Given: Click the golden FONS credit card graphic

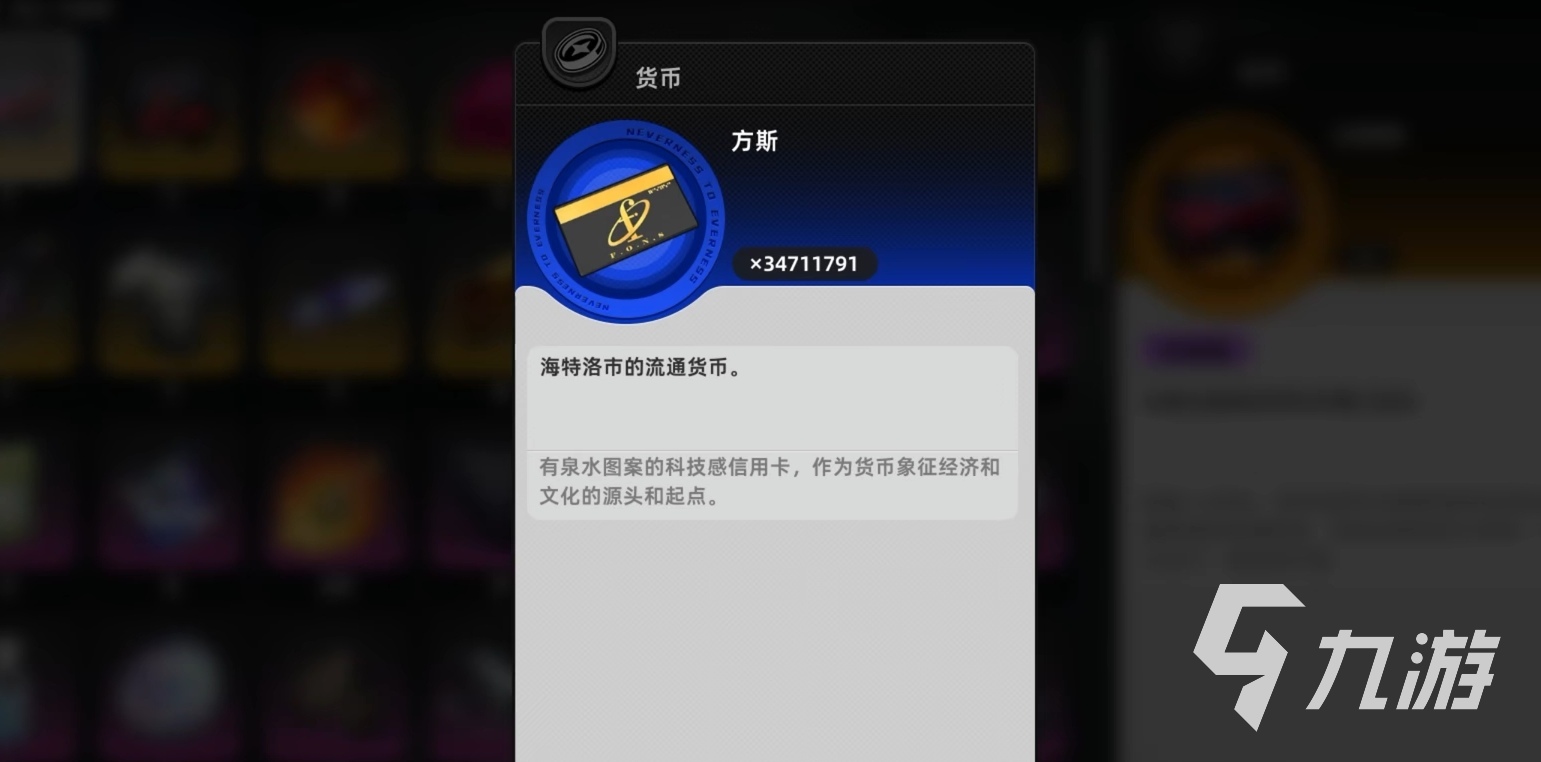Looking at the screenshot, I should [x=624, y=222].
